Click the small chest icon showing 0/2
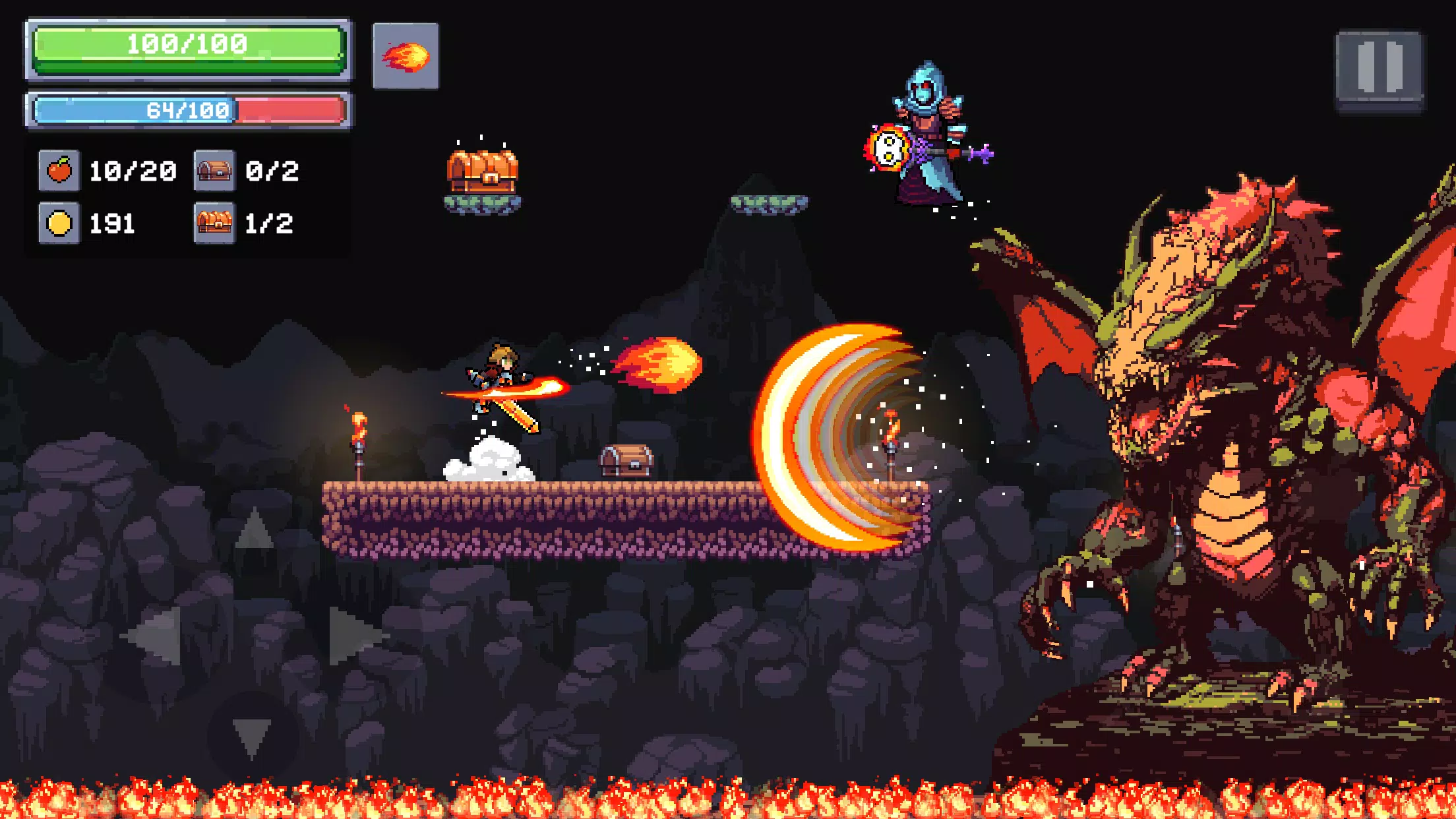Viewport: 1456px width, 819px height. (214, 170)
